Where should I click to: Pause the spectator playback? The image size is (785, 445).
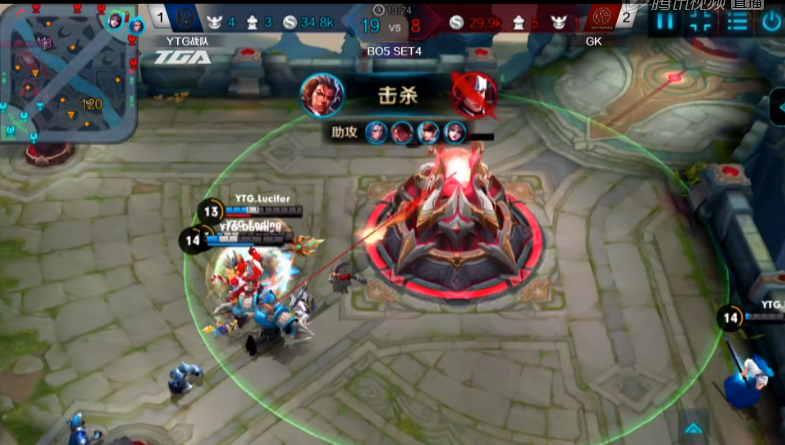[667, 21]
